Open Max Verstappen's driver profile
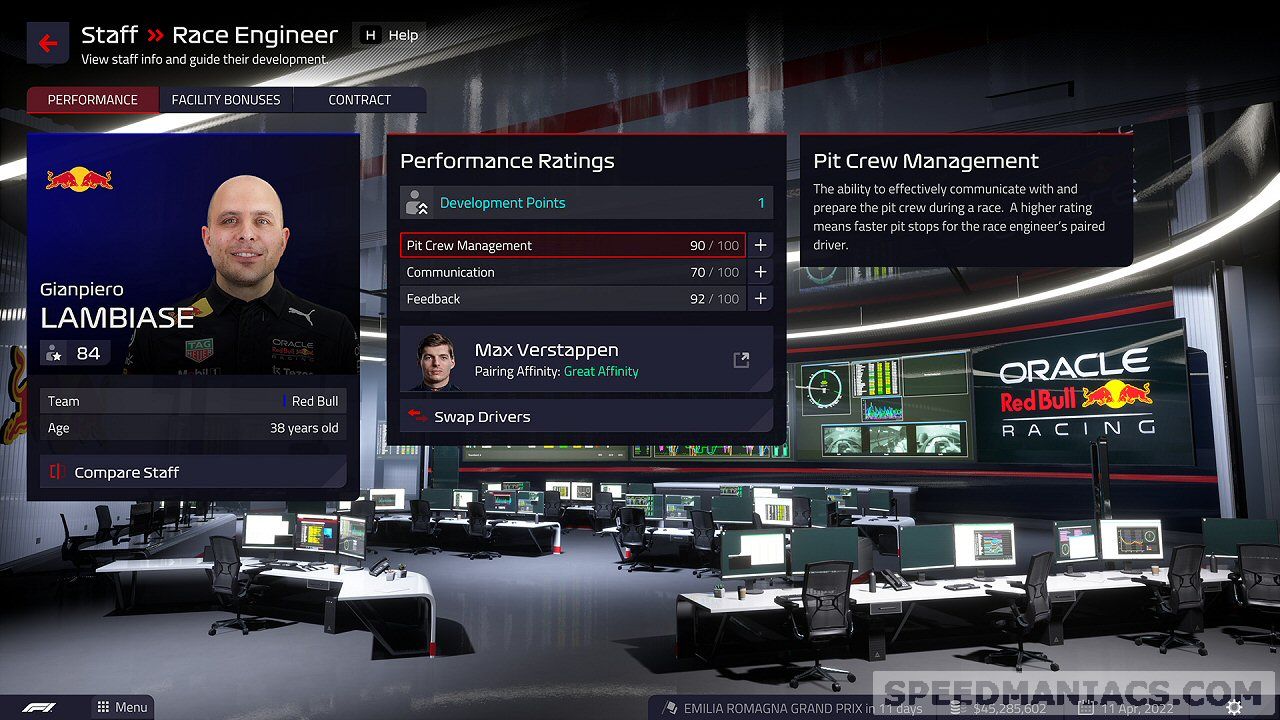This screenshot has height=720, width=1280. point(741,360)
